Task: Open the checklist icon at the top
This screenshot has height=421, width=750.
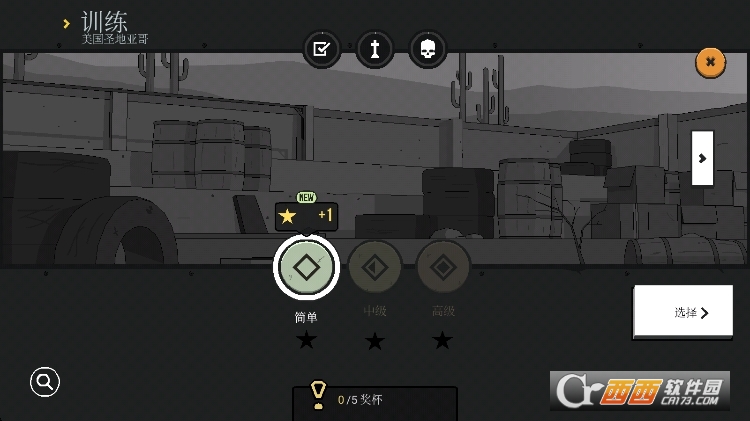Action: point(322,49)
